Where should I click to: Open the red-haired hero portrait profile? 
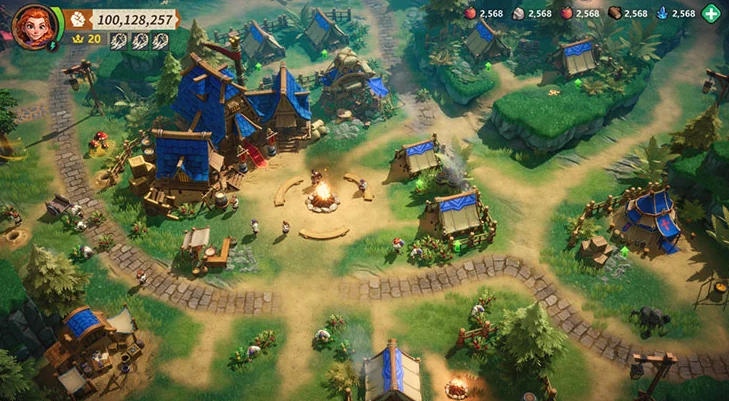pyautogui.click(x=31, y=24)
